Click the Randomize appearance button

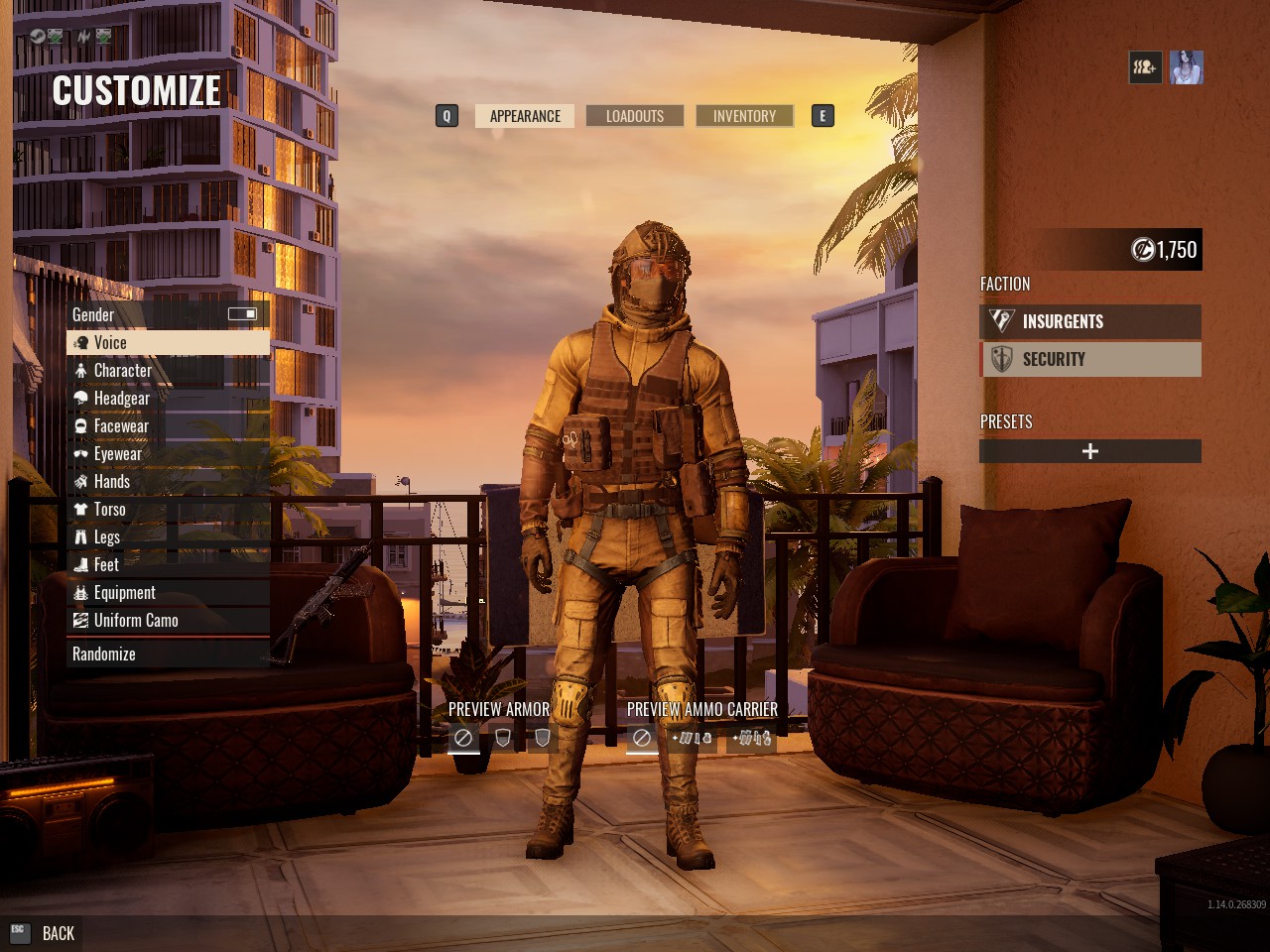pyautogui.click(x=103, y=654)
